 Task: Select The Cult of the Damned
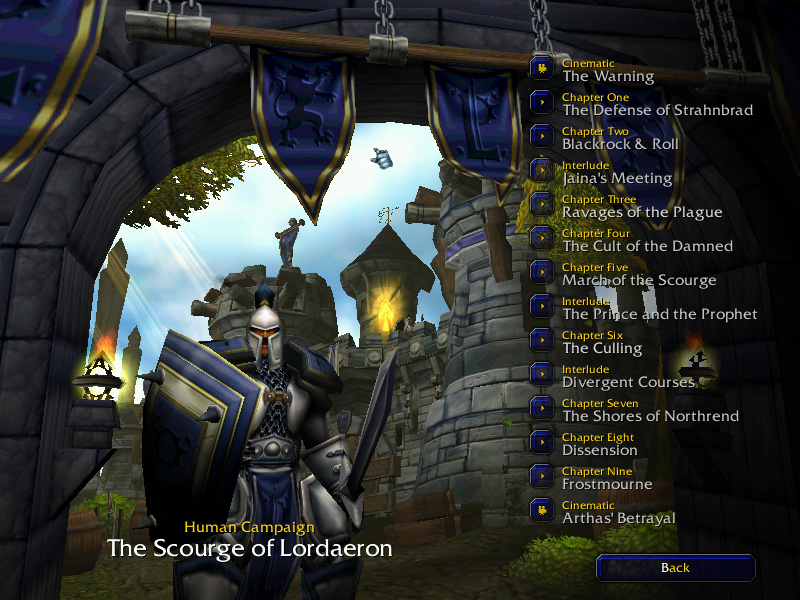tap(542, 238)
